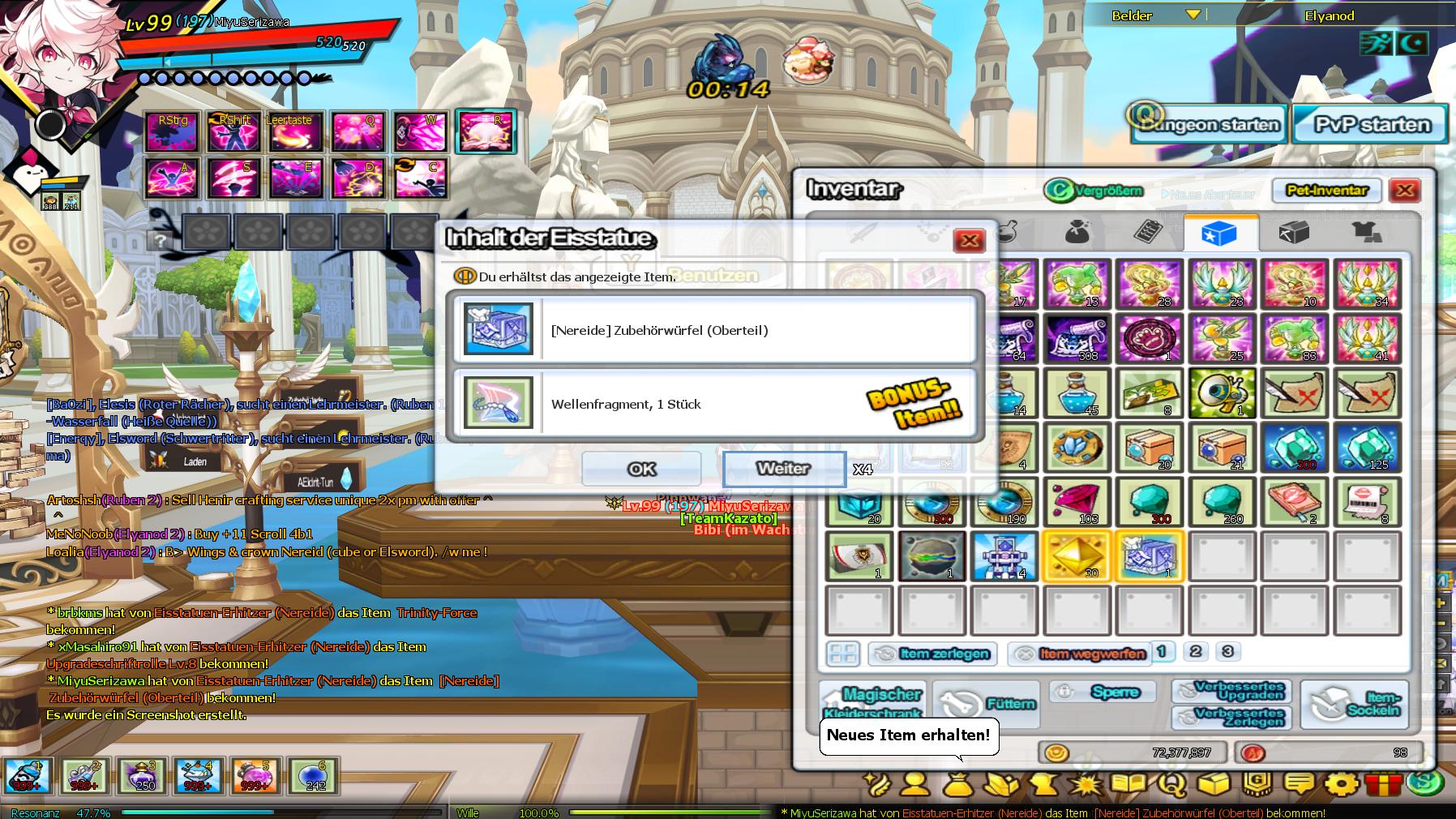Select the Nereide cube in the inventory grid
The image size is (1456, 819).
click(1149, 556)
